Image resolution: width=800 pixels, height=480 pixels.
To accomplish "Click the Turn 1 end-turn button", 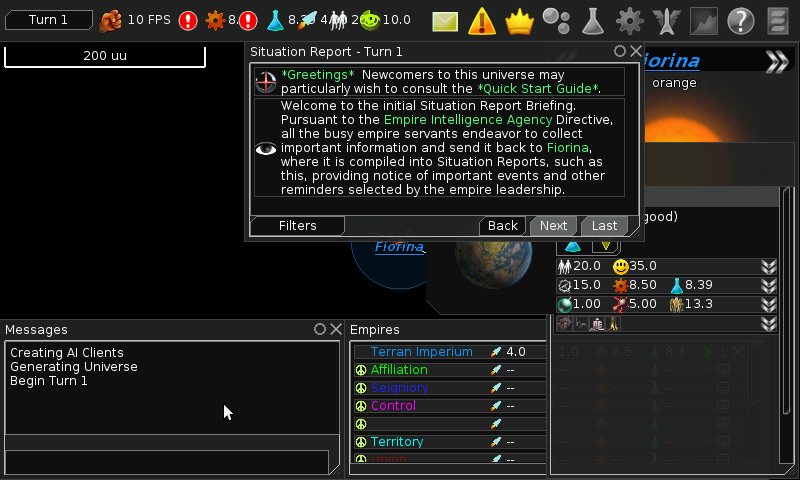I will point(48,20).
